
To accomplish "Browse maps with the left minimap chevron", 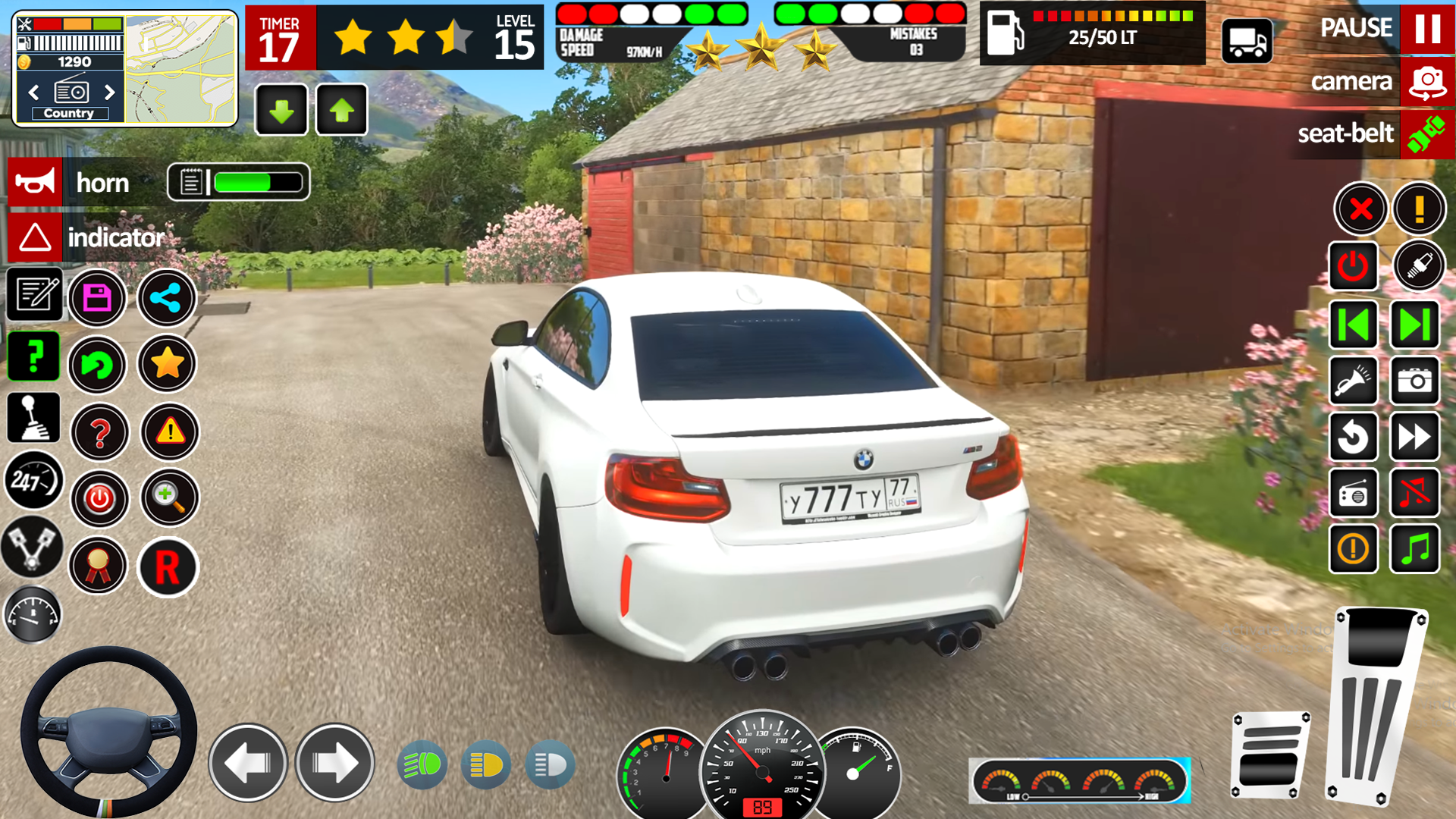I will 33,93.
